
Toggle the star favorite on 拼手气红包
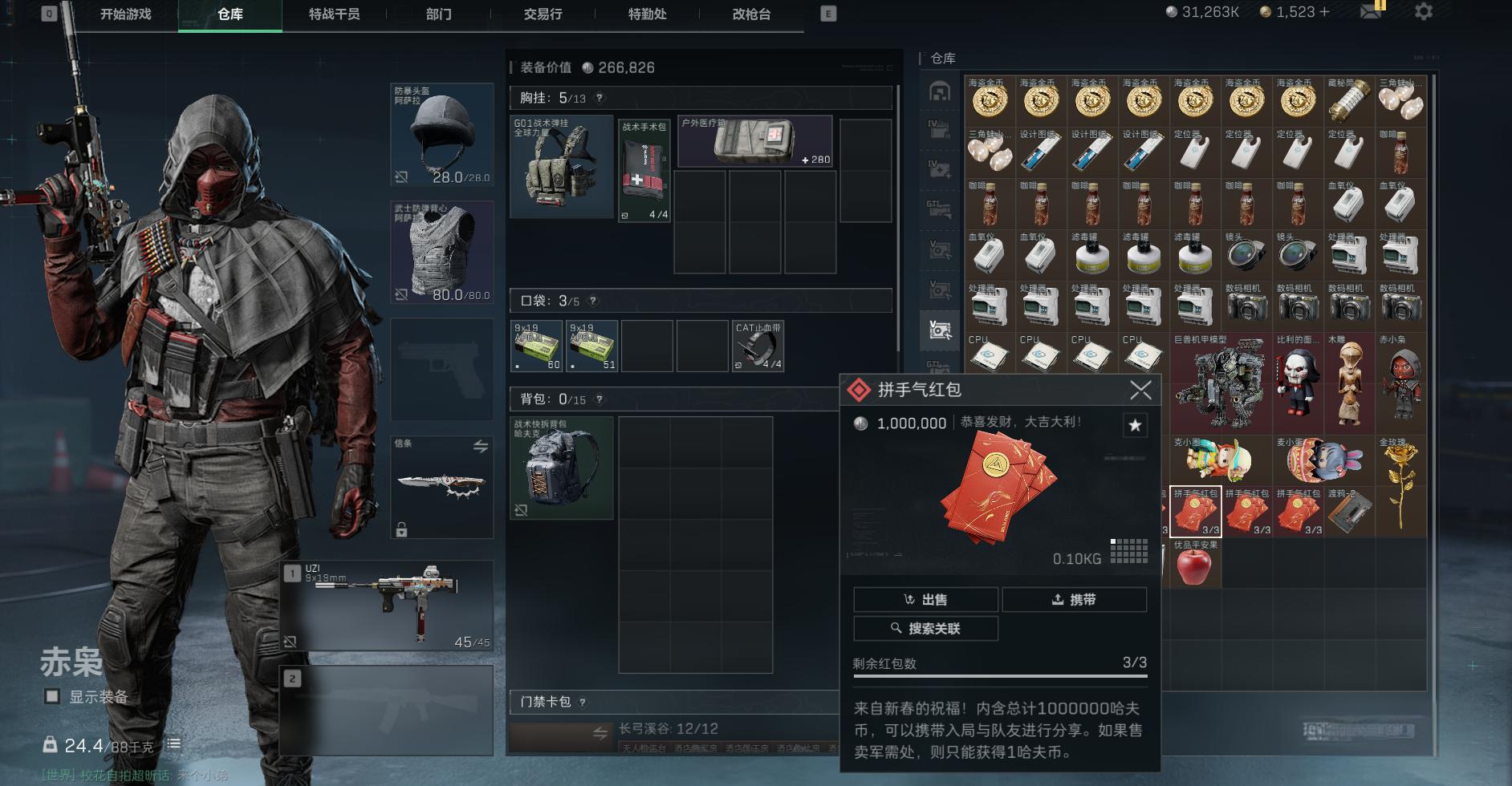pyautogui.click(x=1135, y=426)
